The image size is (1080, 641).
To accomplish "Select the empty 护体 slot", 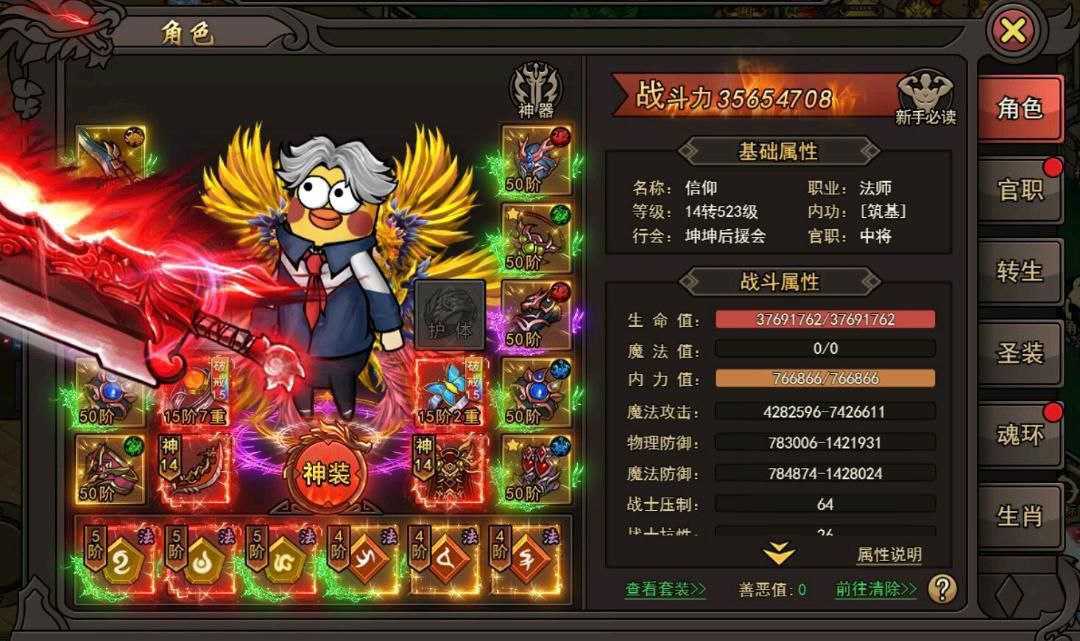I will (450, 315).
